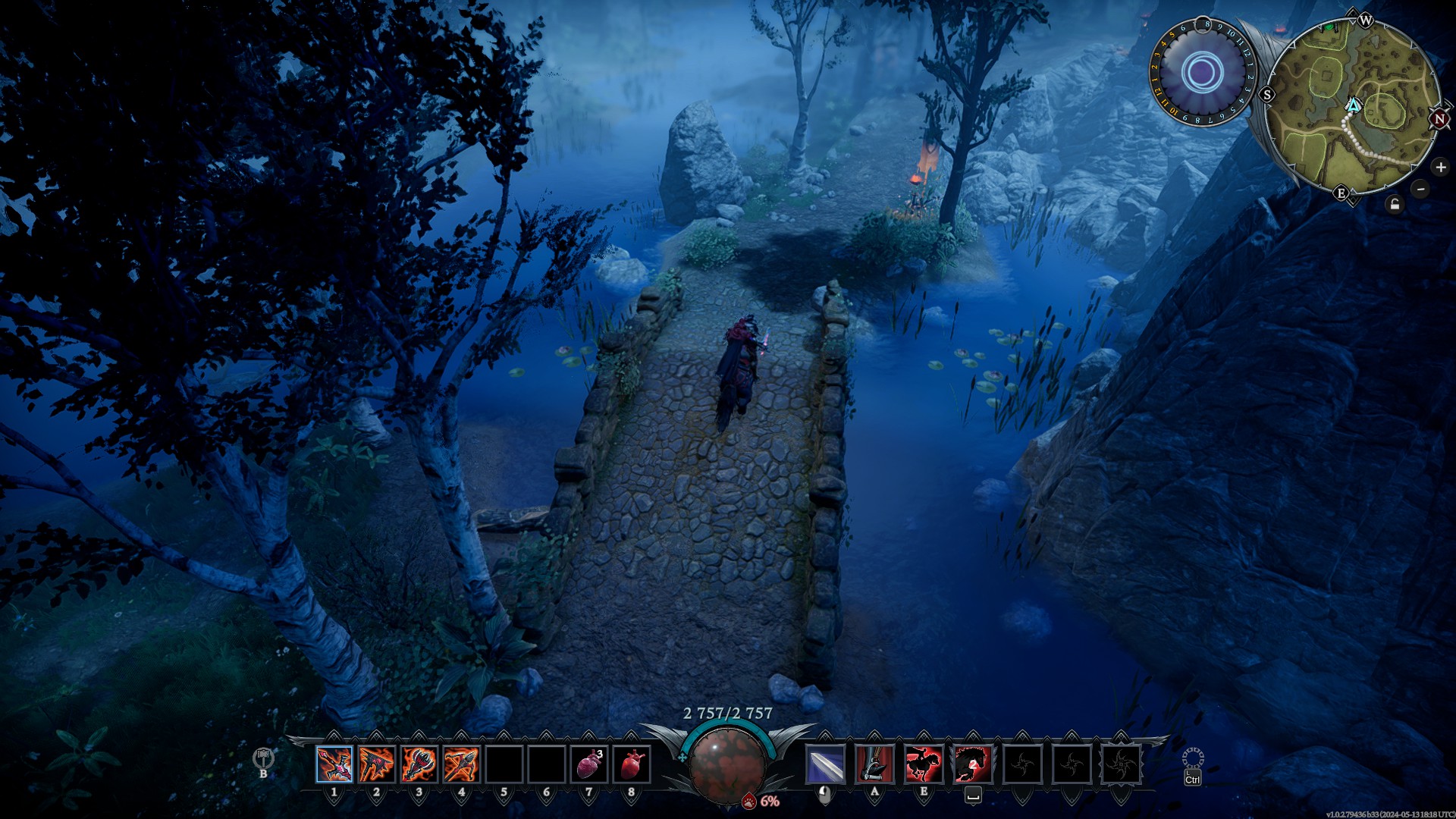Open the circular minimap
1456x819 pixels.
[x=1354, y=106]
